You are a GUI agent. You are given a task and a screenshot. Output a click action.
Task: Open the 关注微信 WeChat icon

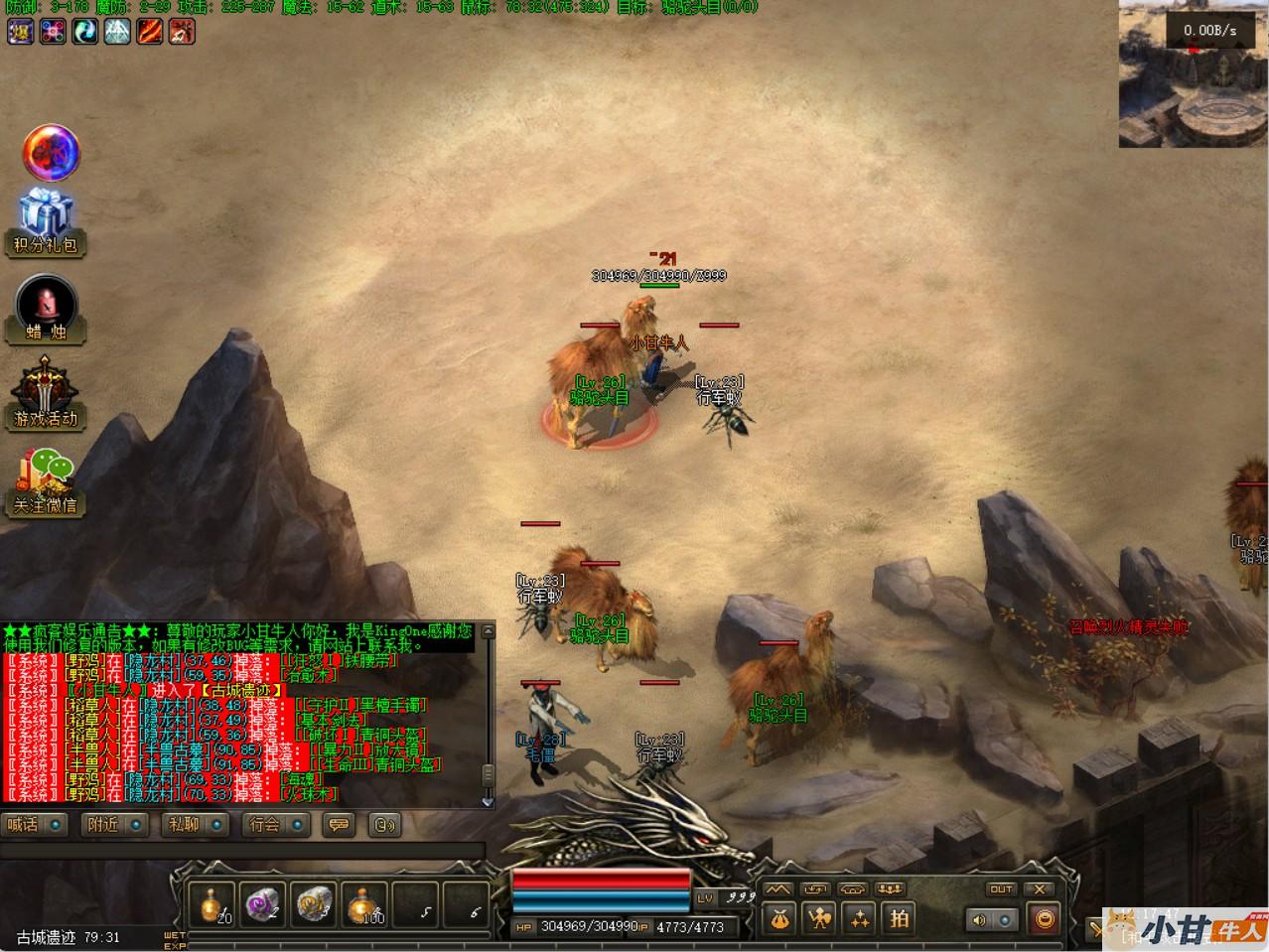coord(46,480)
